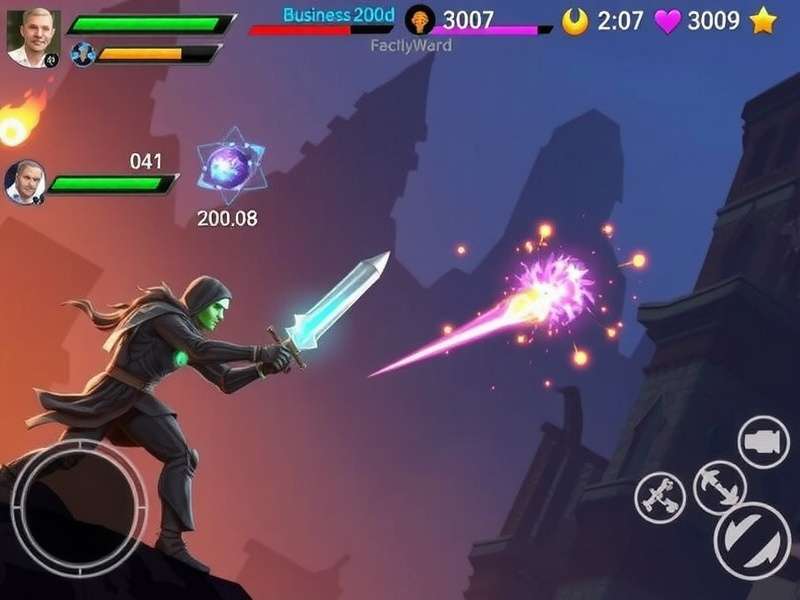Select the small companion icon by orange bar
The width and height of the screenshot is (800, 600).
click(x=82, y=54)
